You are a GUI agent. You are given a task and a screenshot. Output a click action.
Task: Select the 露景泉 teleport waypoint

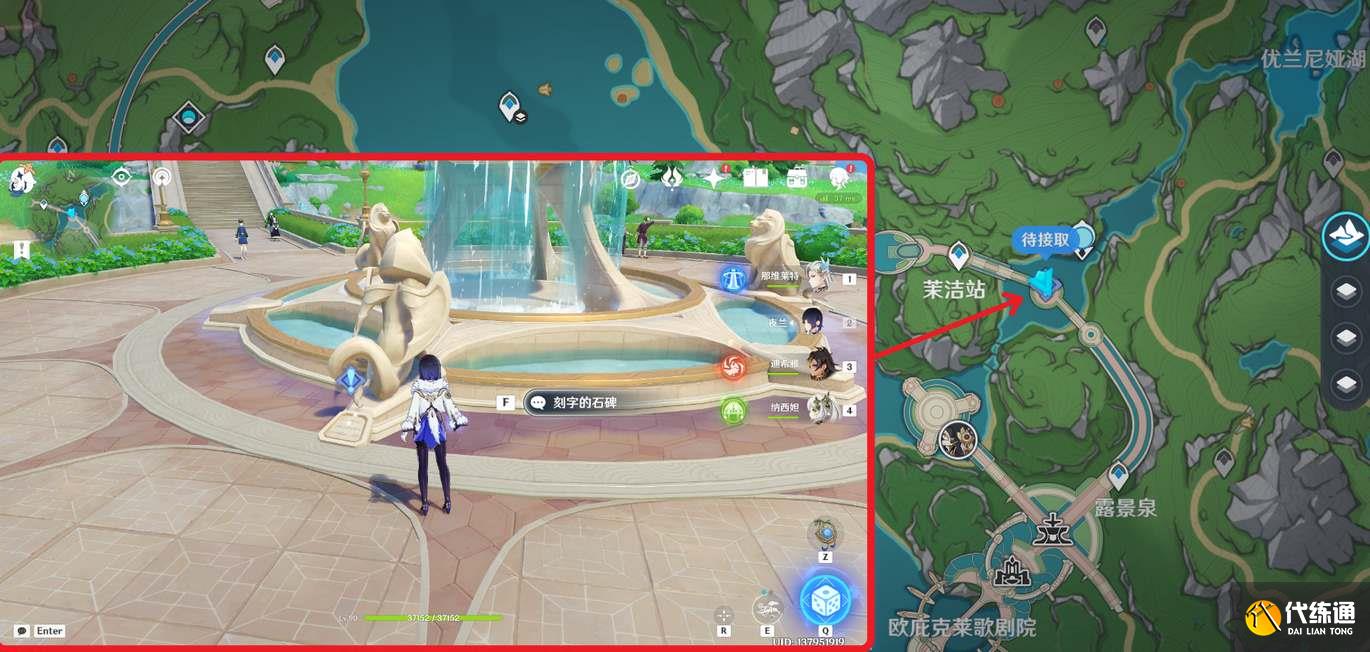coord(1118,474)
